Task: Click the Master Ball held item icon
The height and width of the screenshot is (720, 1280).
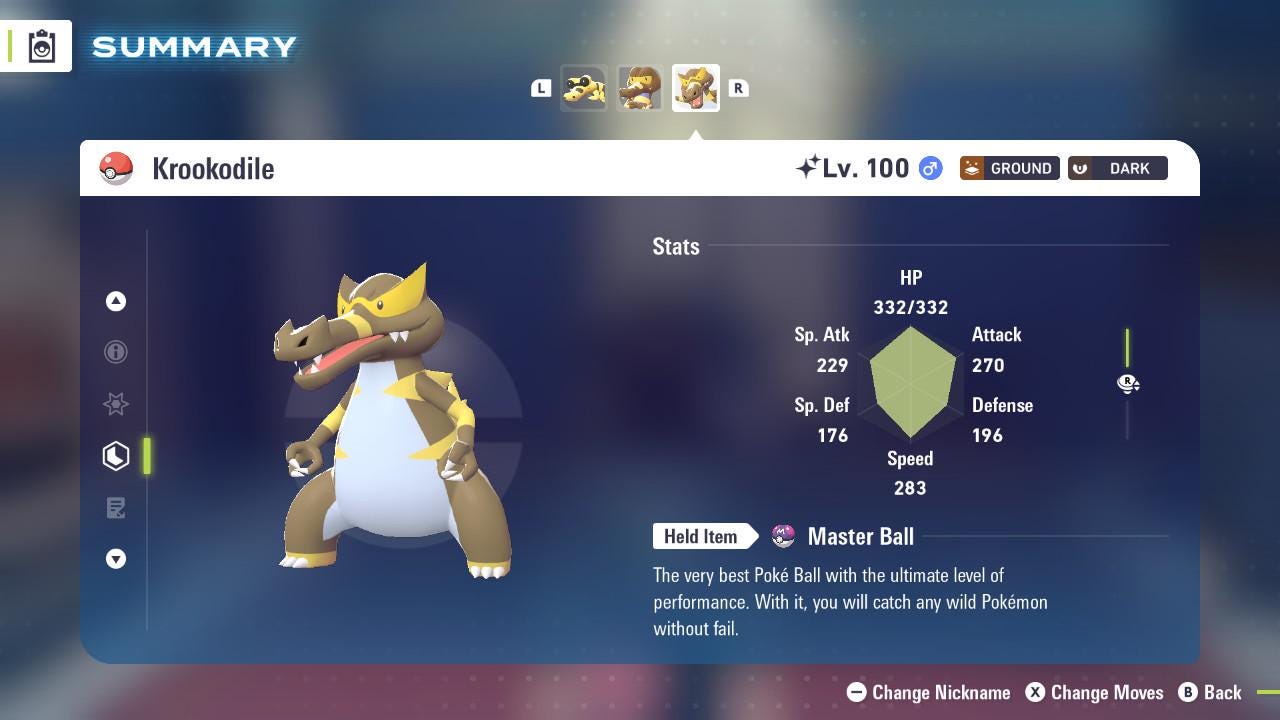Action: click(783, 536)
